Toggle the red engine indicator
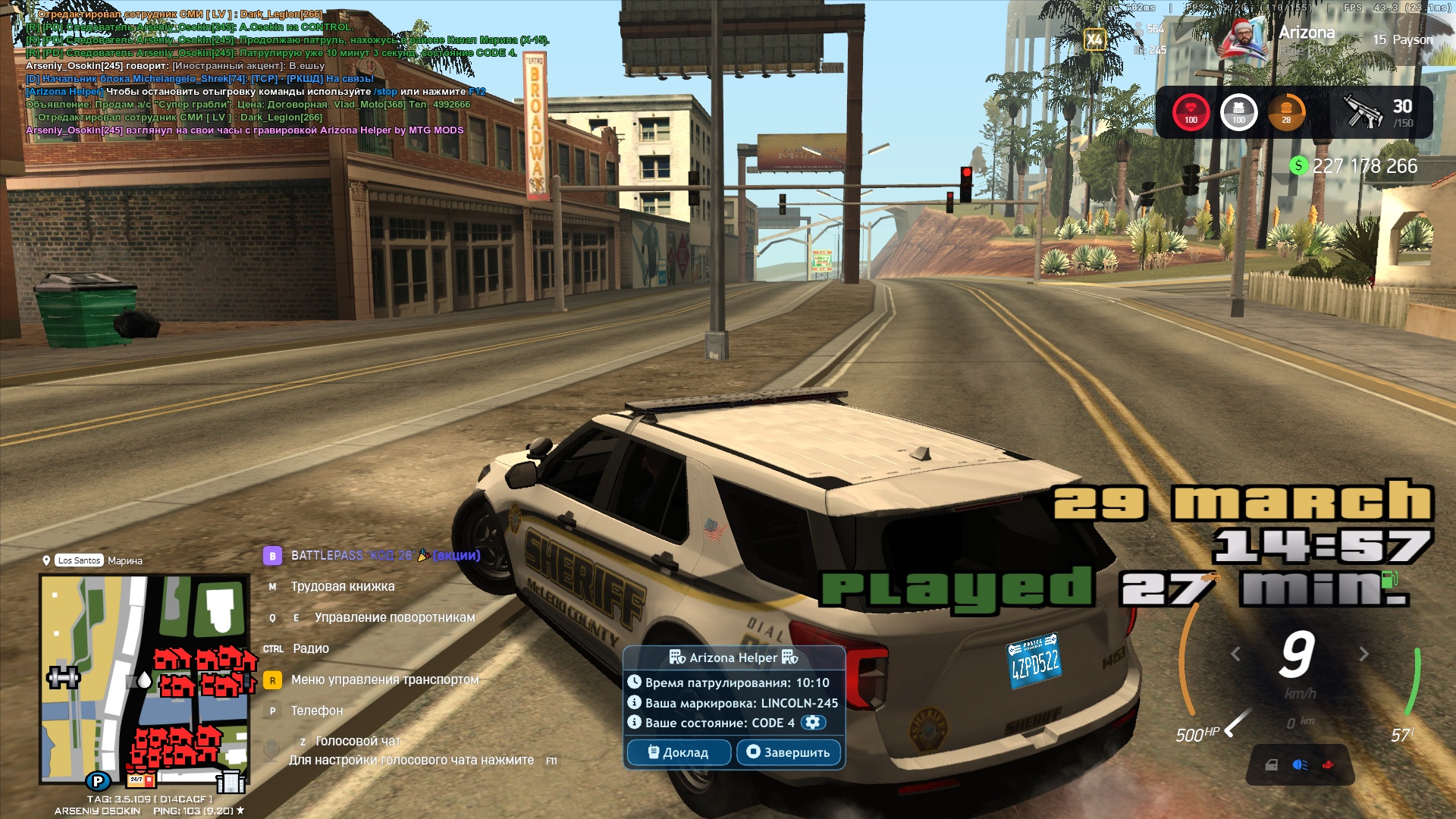The image size is (1456, 819). (1328, 764)
